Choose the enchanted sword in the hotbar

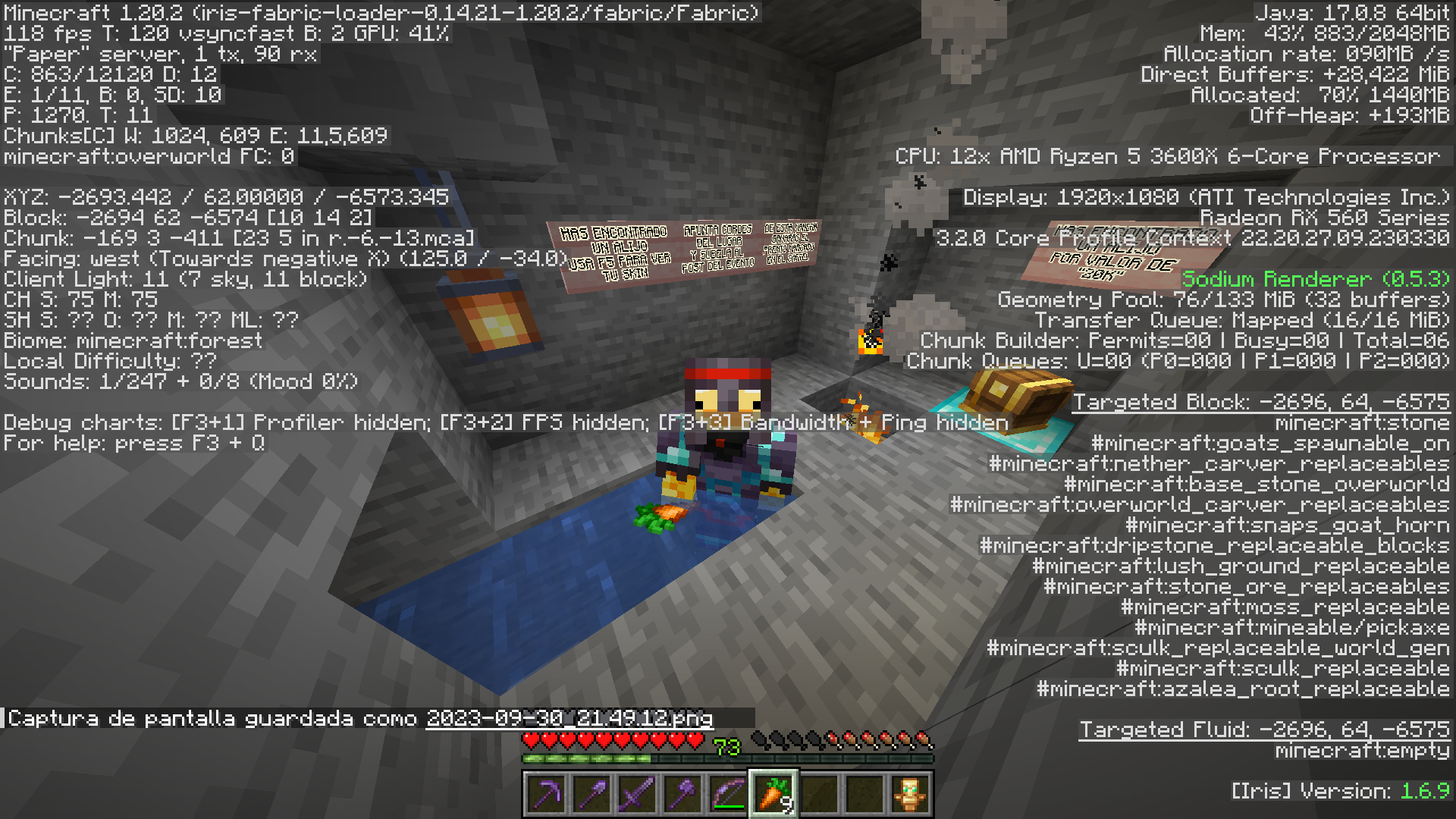637,794
